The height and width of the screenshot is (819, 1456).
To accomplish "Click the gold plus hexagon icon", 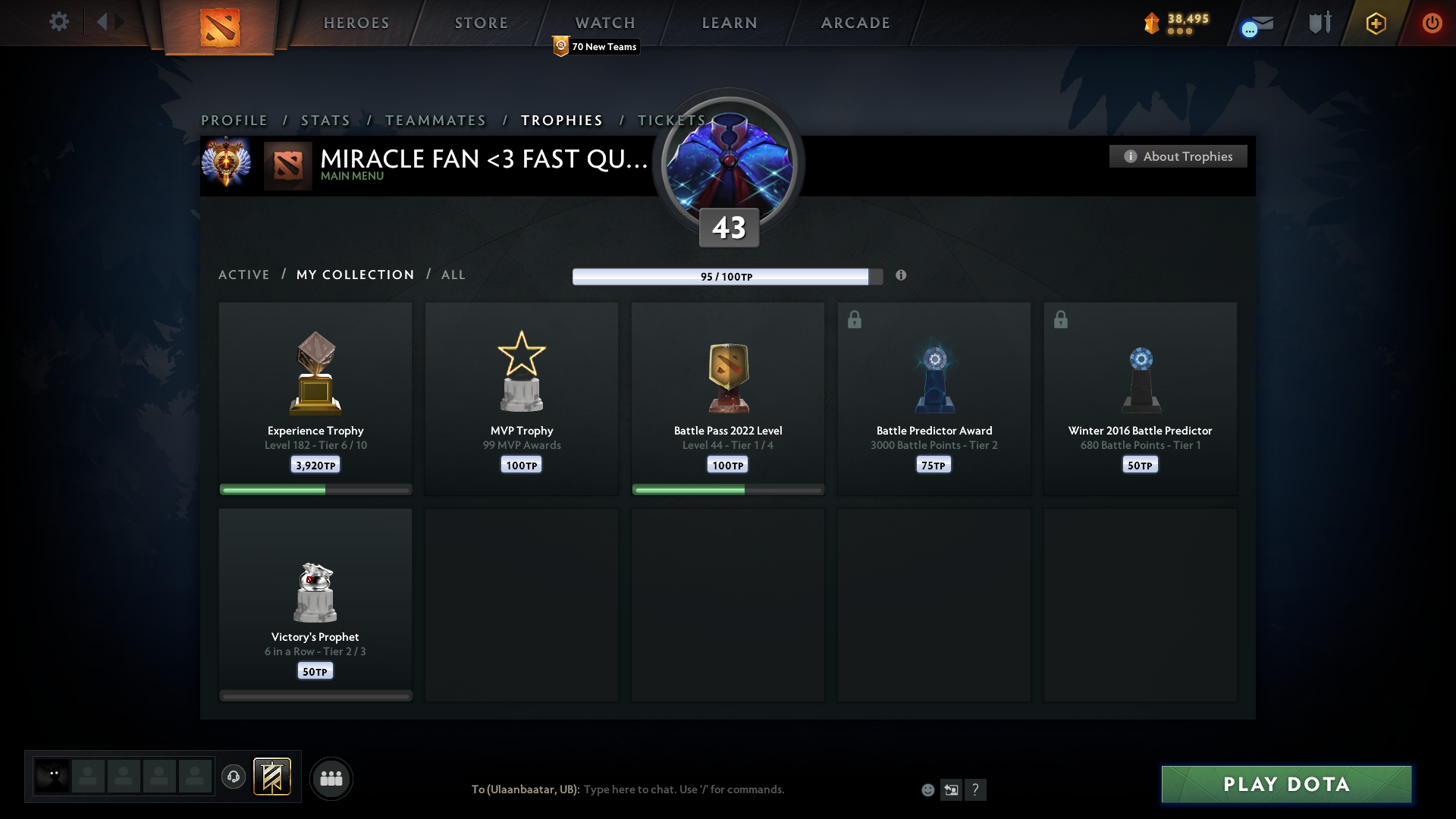I will click(x=1375, y=23).
